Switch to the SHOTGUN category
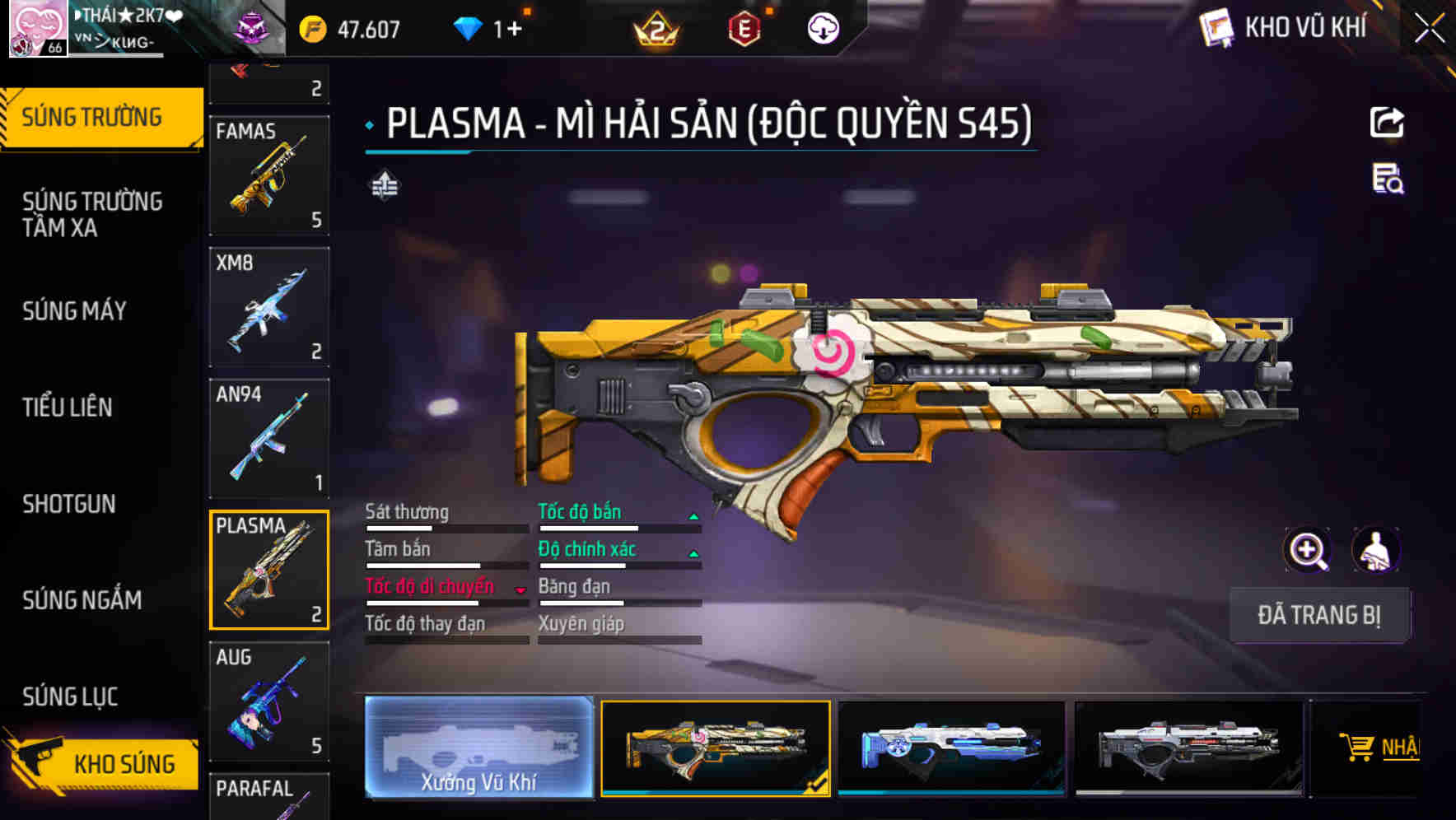Screen dimensions: 1456x820 coord(70,504)
